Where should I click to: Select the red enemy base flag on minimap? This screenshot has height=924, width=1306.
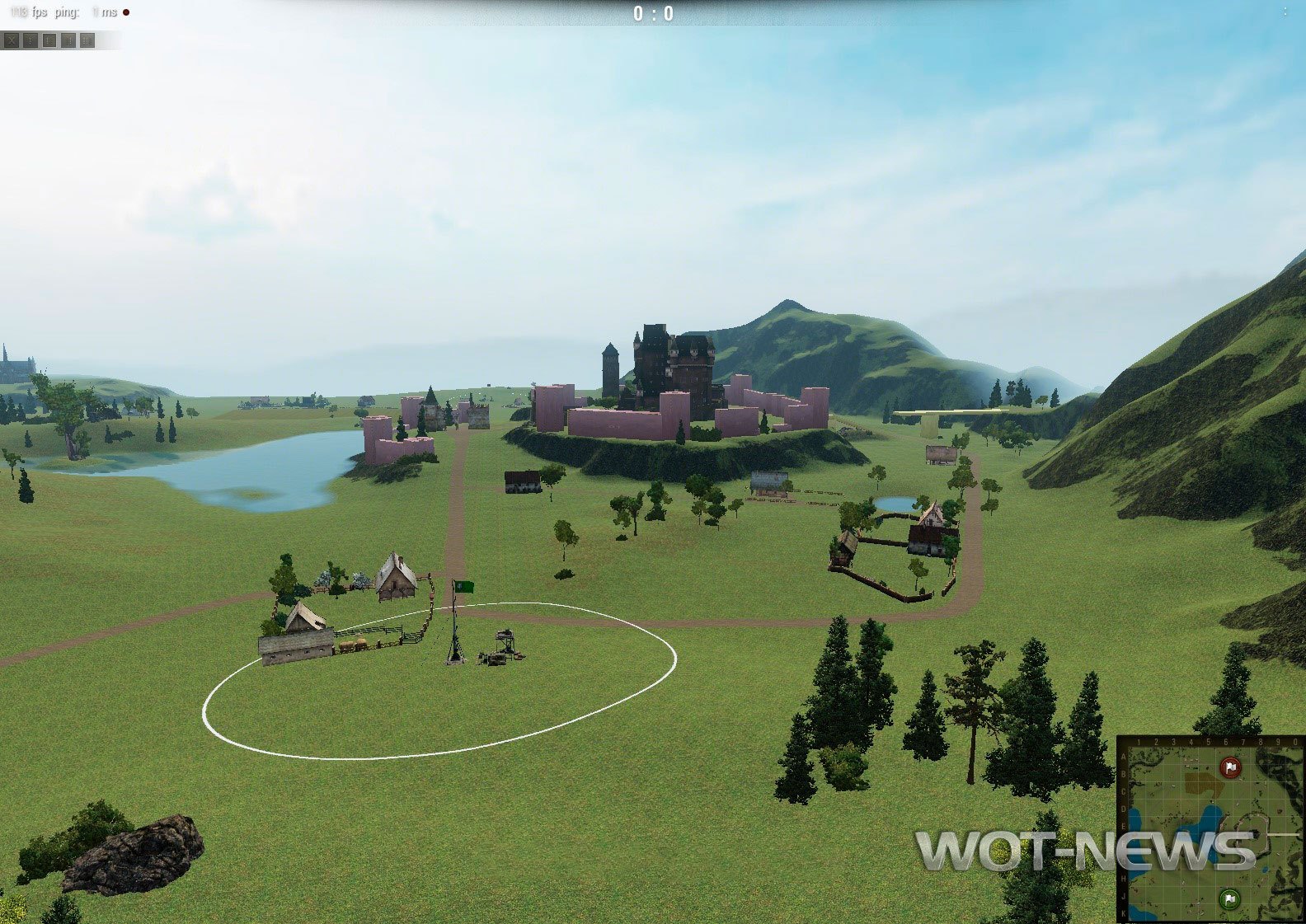(1230, 768)
